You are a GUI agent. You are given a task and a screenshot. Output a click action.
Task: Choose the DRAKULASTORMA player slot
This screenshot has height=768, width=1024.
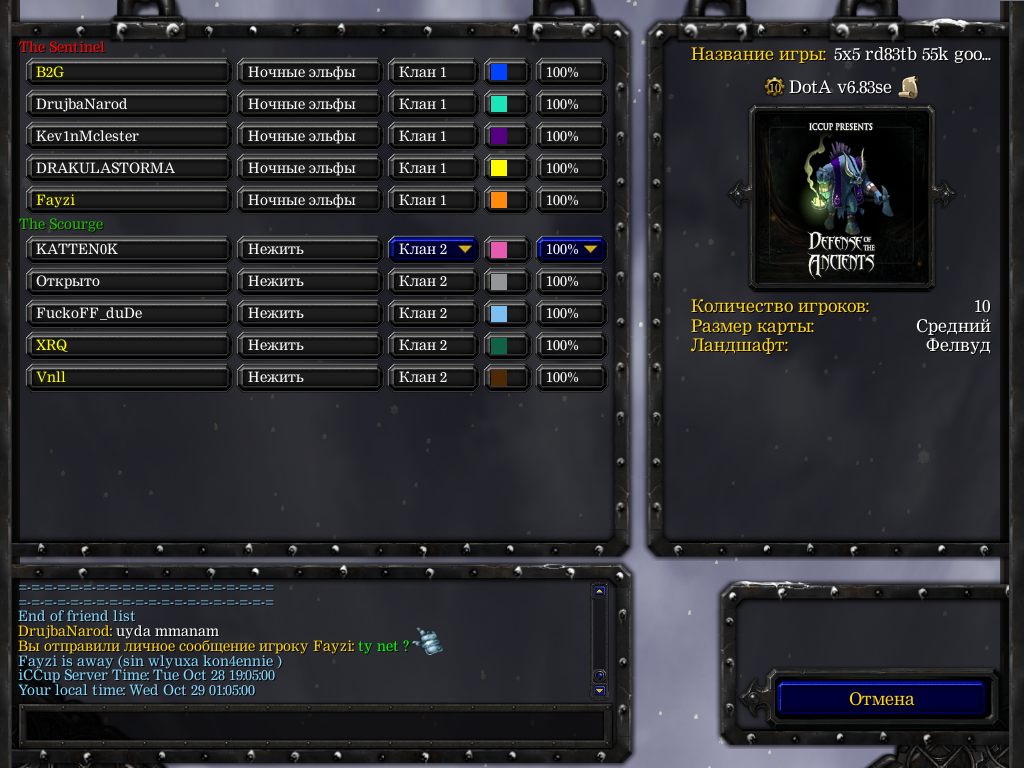128,168
